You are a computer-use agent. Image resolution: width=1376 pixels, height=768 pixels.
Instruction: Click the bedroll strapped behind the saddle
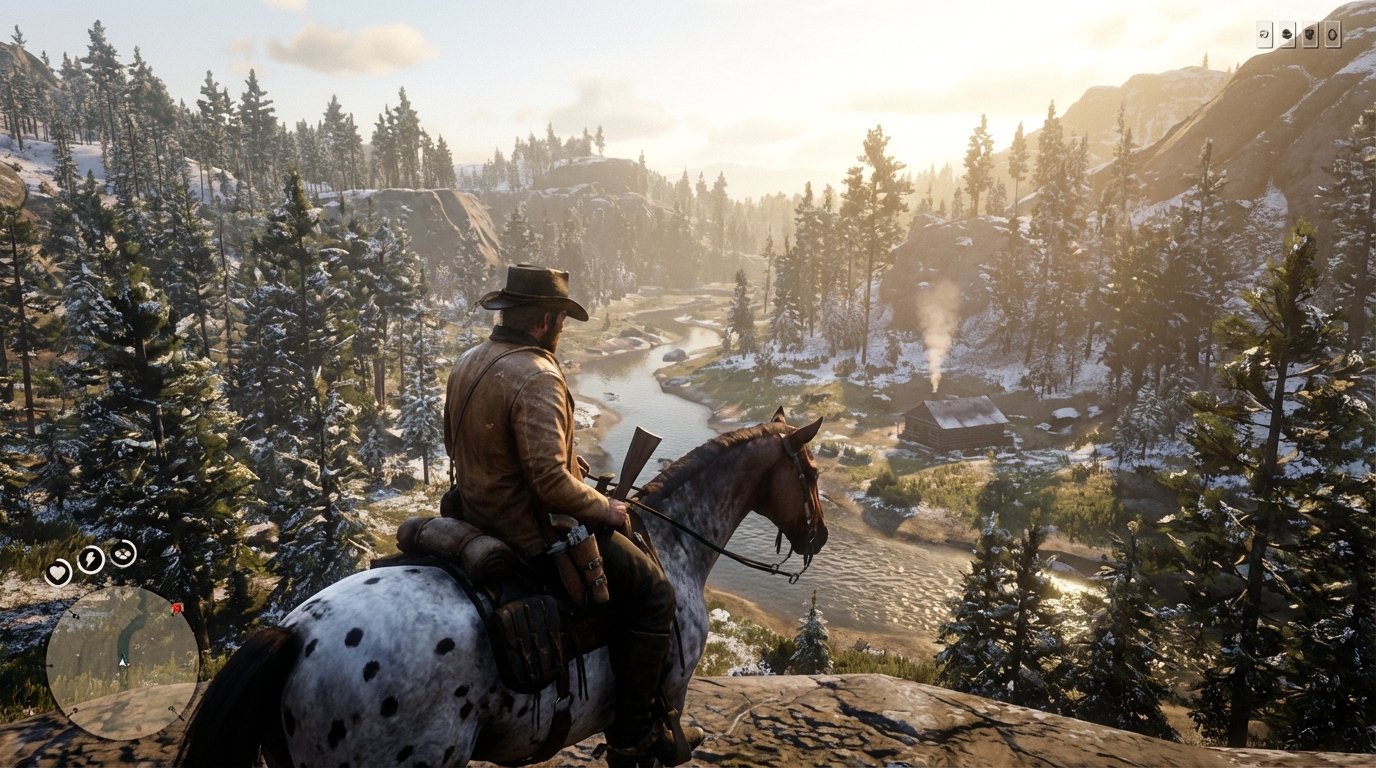pyautogui.click(x=455, y=540)
